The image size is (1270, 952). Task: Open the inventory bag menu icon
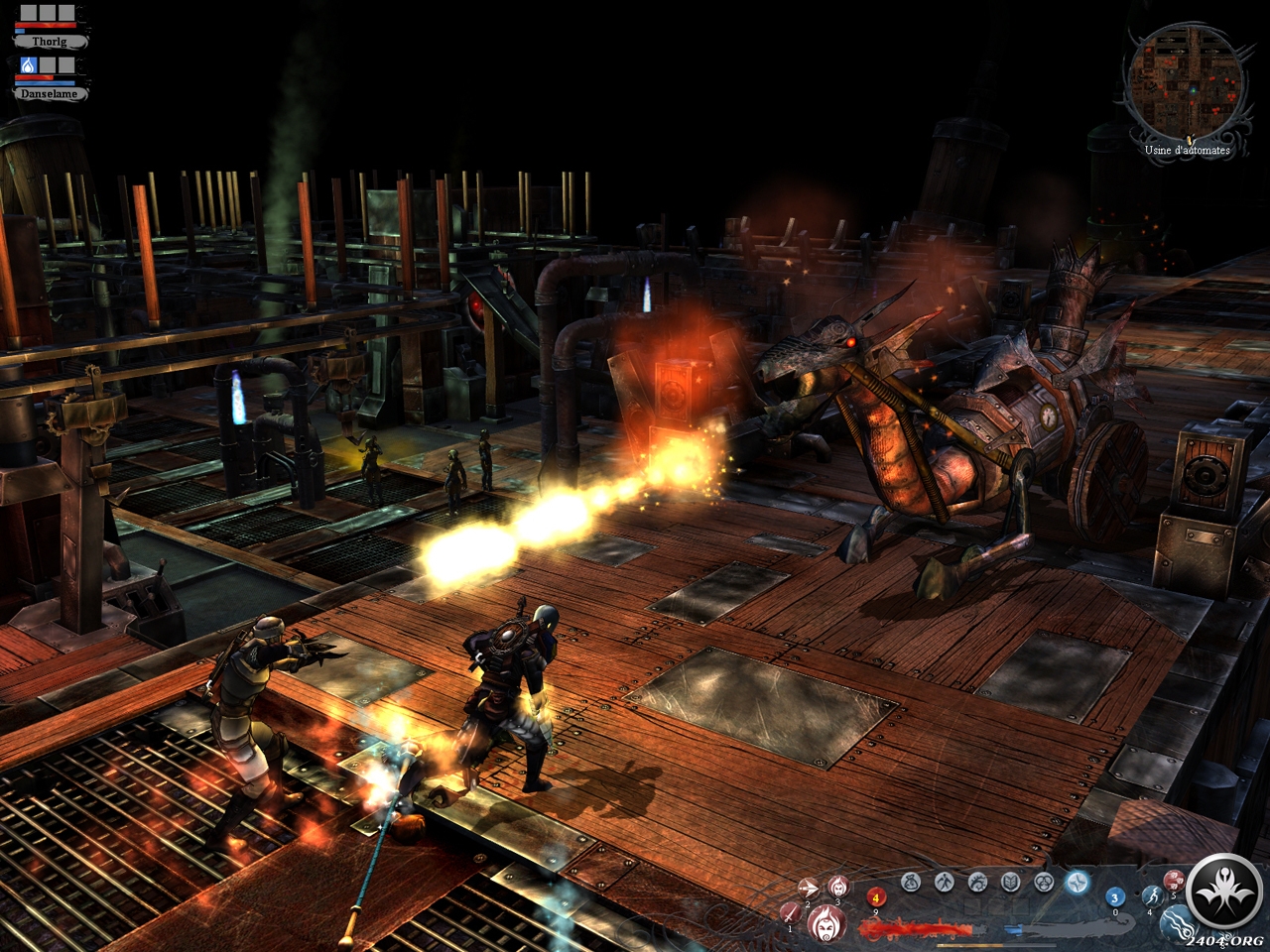click(911, 881)
